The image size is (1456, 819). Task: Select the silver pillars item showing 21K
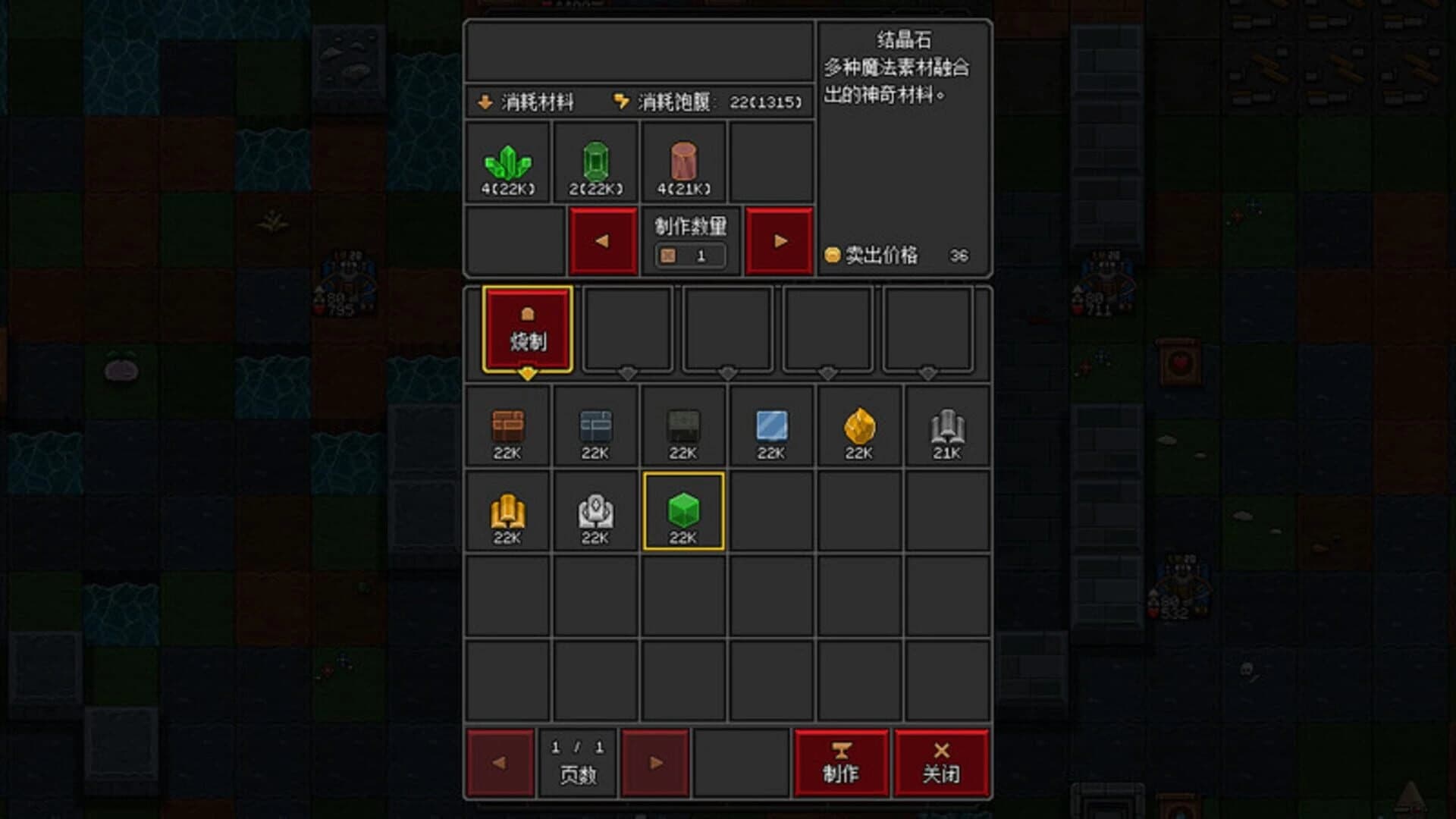946,427
